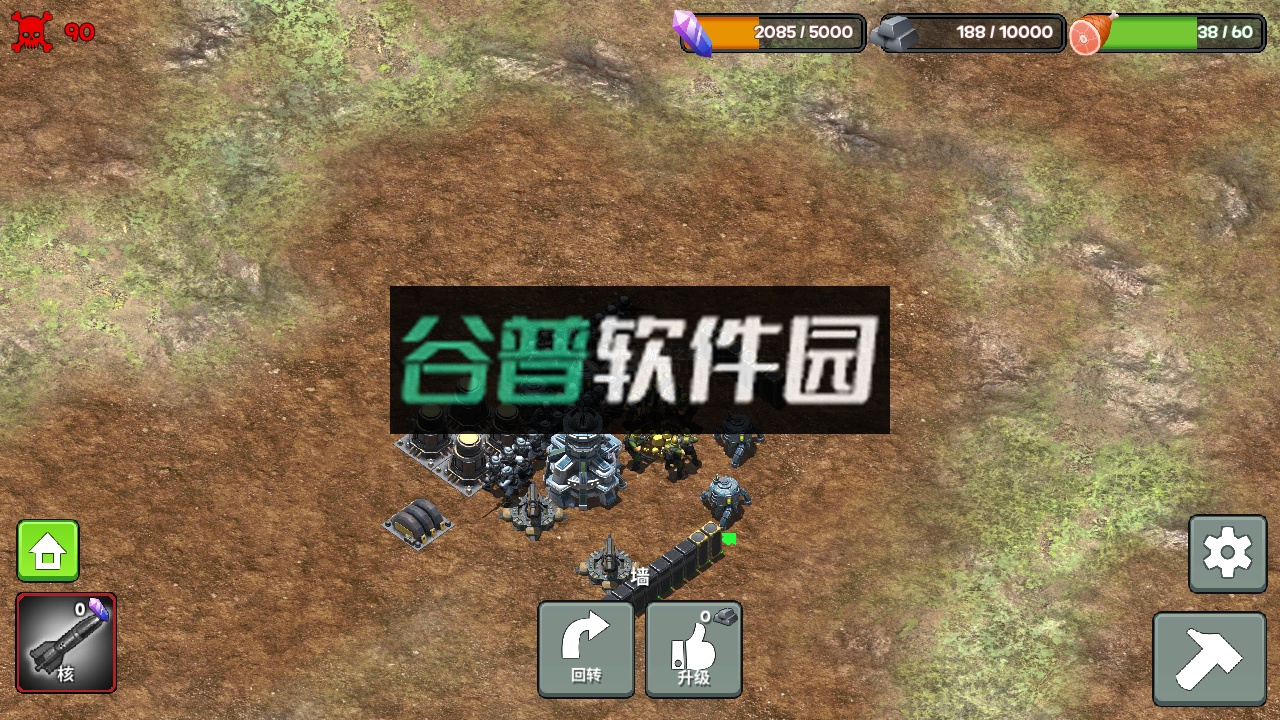Tap the green marker beside the wall
Screen dimensions: 1280x720
(x=730, y=538)
